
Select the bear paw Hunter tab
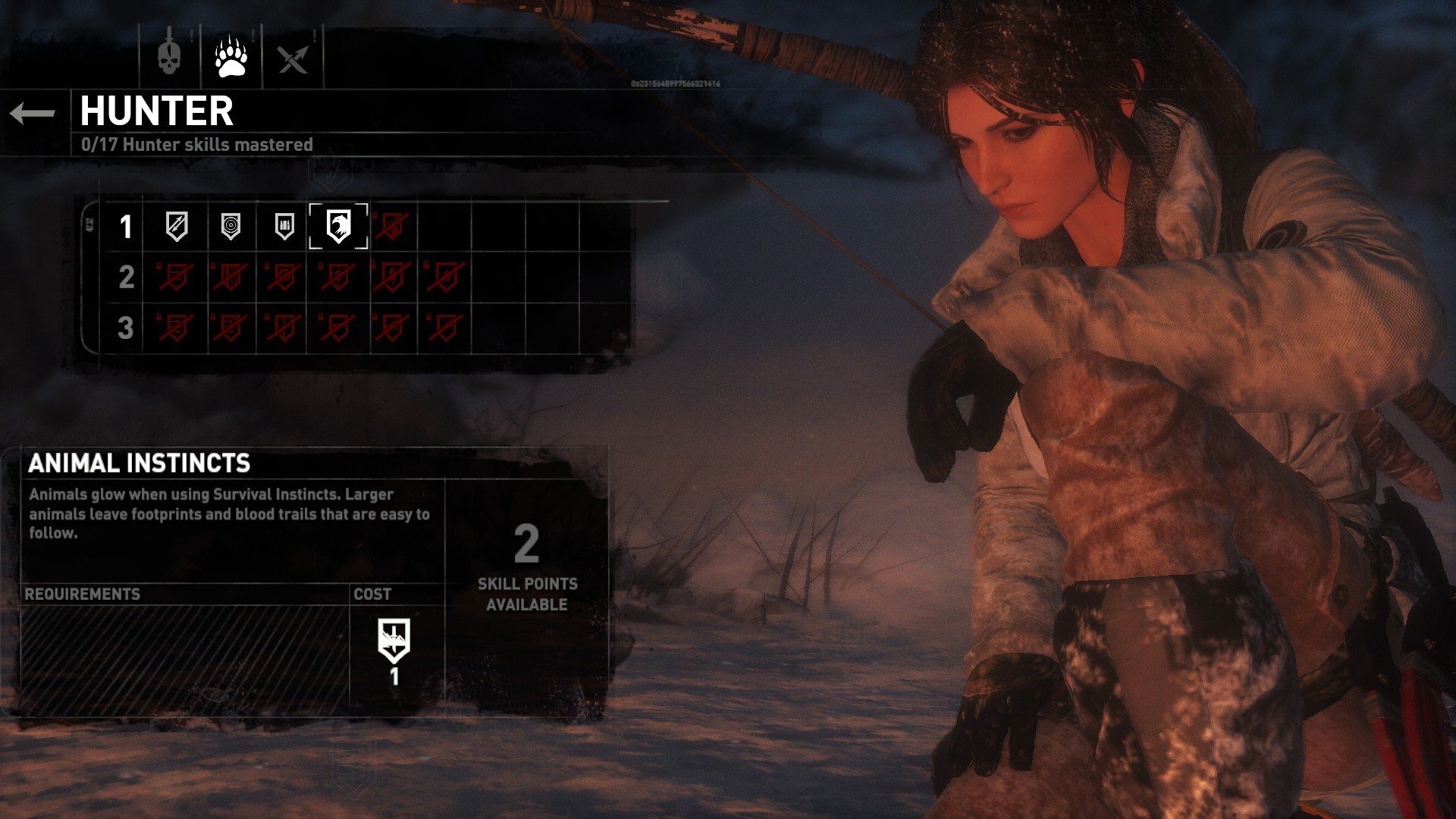point(231,57)
